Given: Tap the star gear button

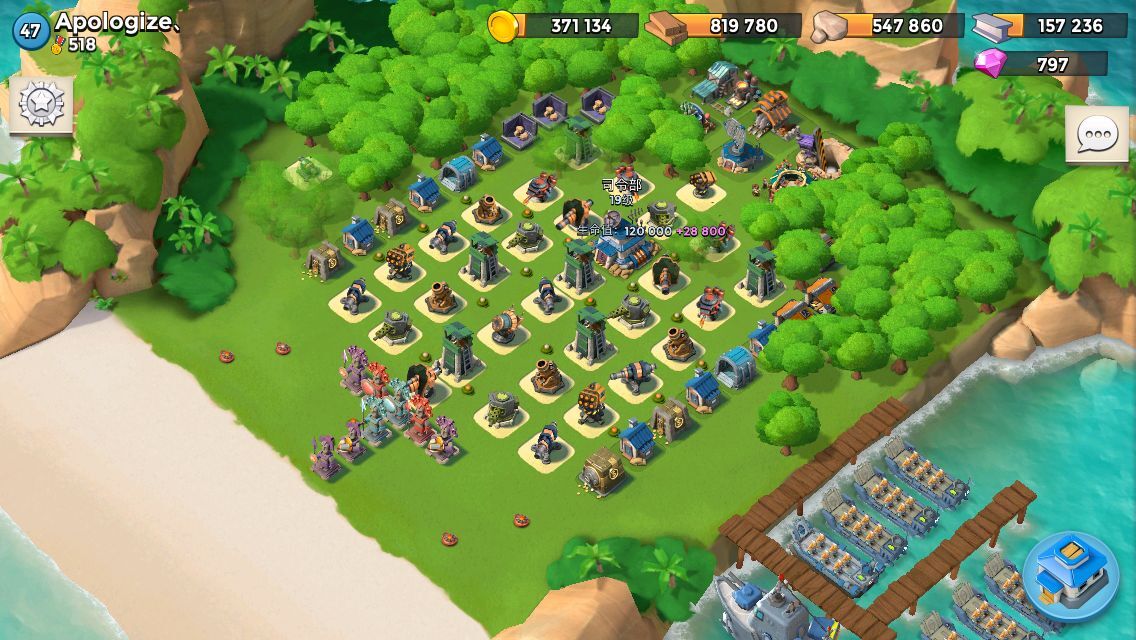Looking at the screenshot, I should coord(41,103).
